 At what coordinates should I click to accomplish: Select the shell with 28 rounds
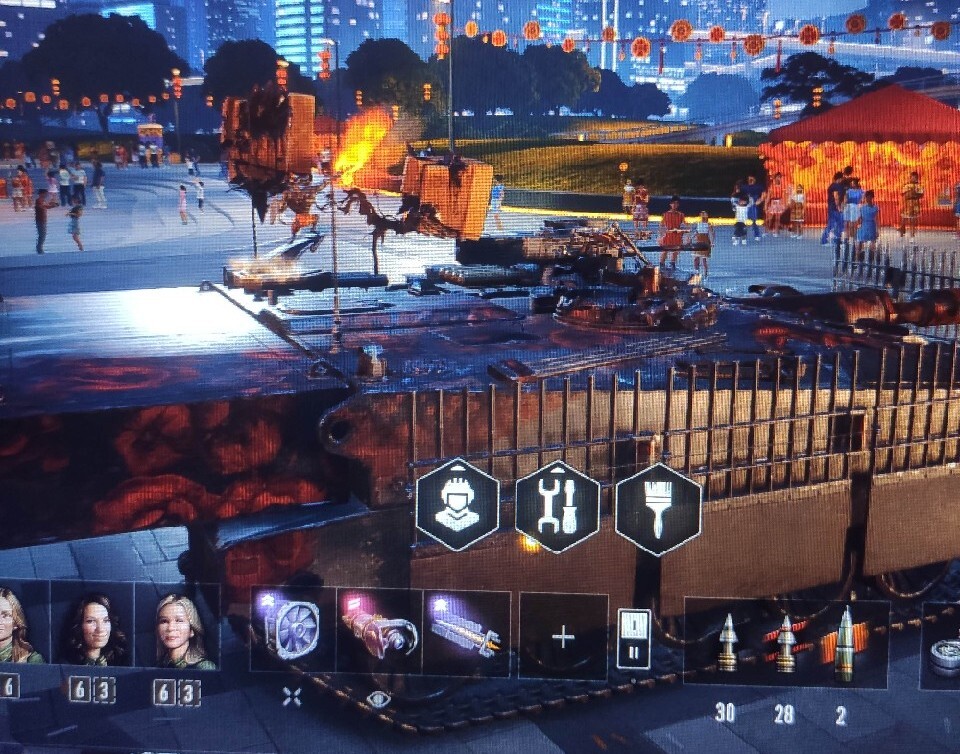click(786, 643)
